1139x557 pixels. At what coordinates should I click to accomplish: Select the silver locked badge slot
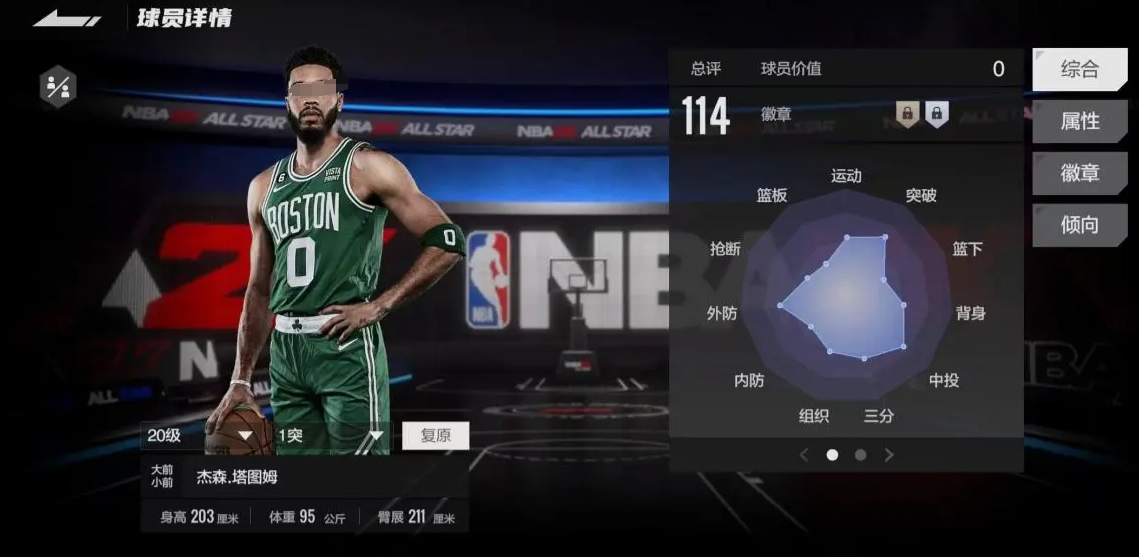(936, 114)
